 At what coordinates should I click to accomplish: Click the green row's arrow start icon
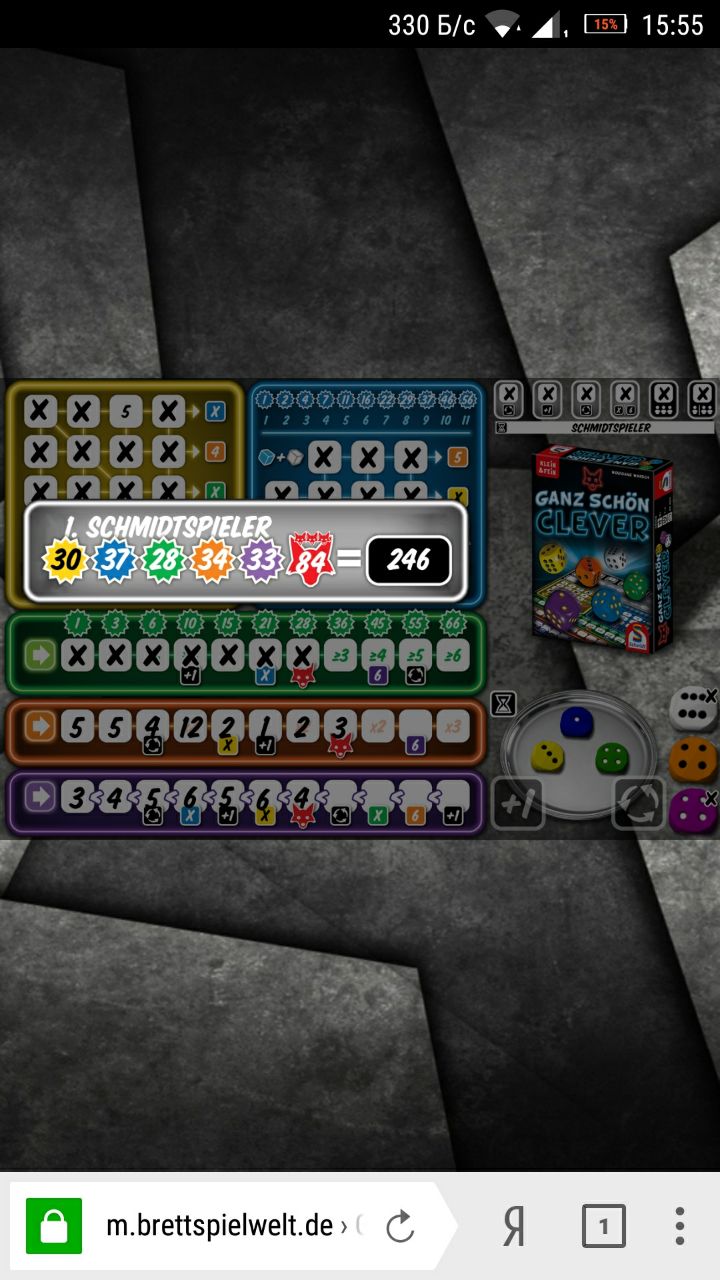tap(40, 657)
